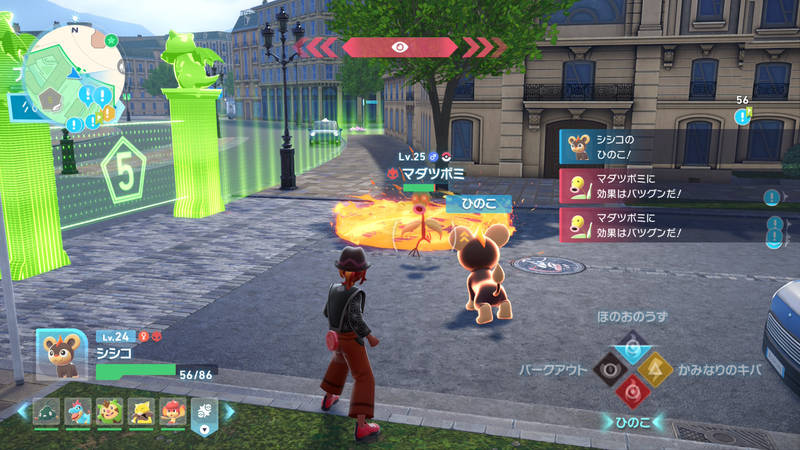
Task: Use the バークアウト dark move
Action: click(608, 370)
